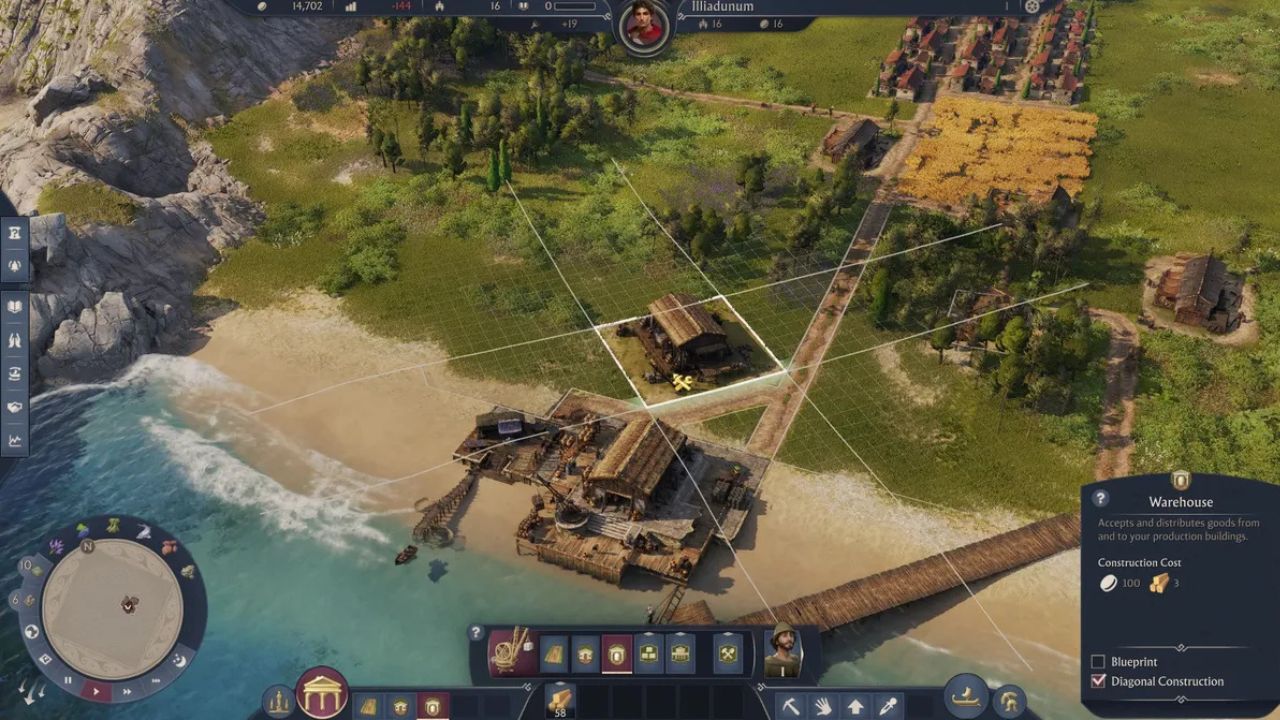
Task: Open the handshake diplomacy side icon
Action: pyautogui.click(x=15, y=407)
